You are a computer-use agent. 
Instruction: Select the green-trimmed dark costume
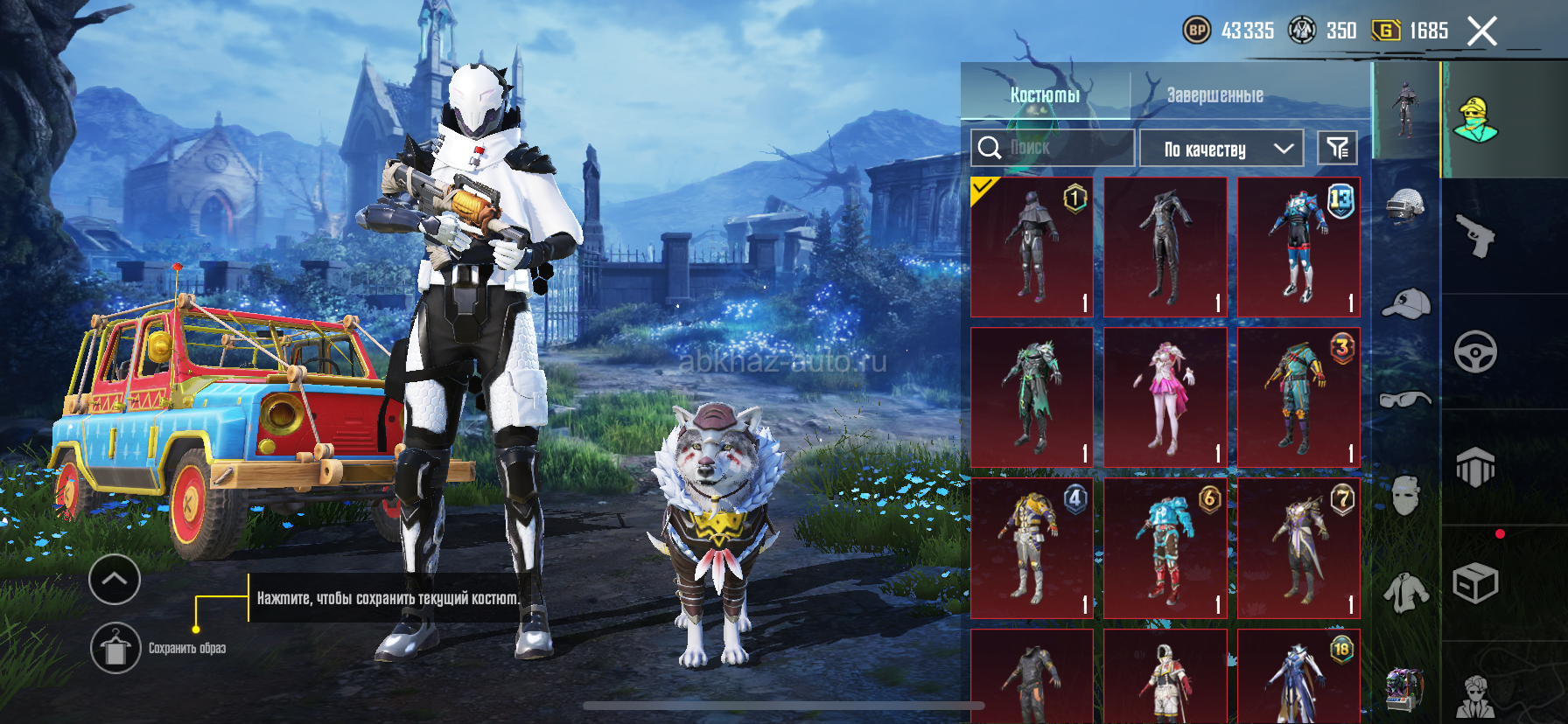1032,397
